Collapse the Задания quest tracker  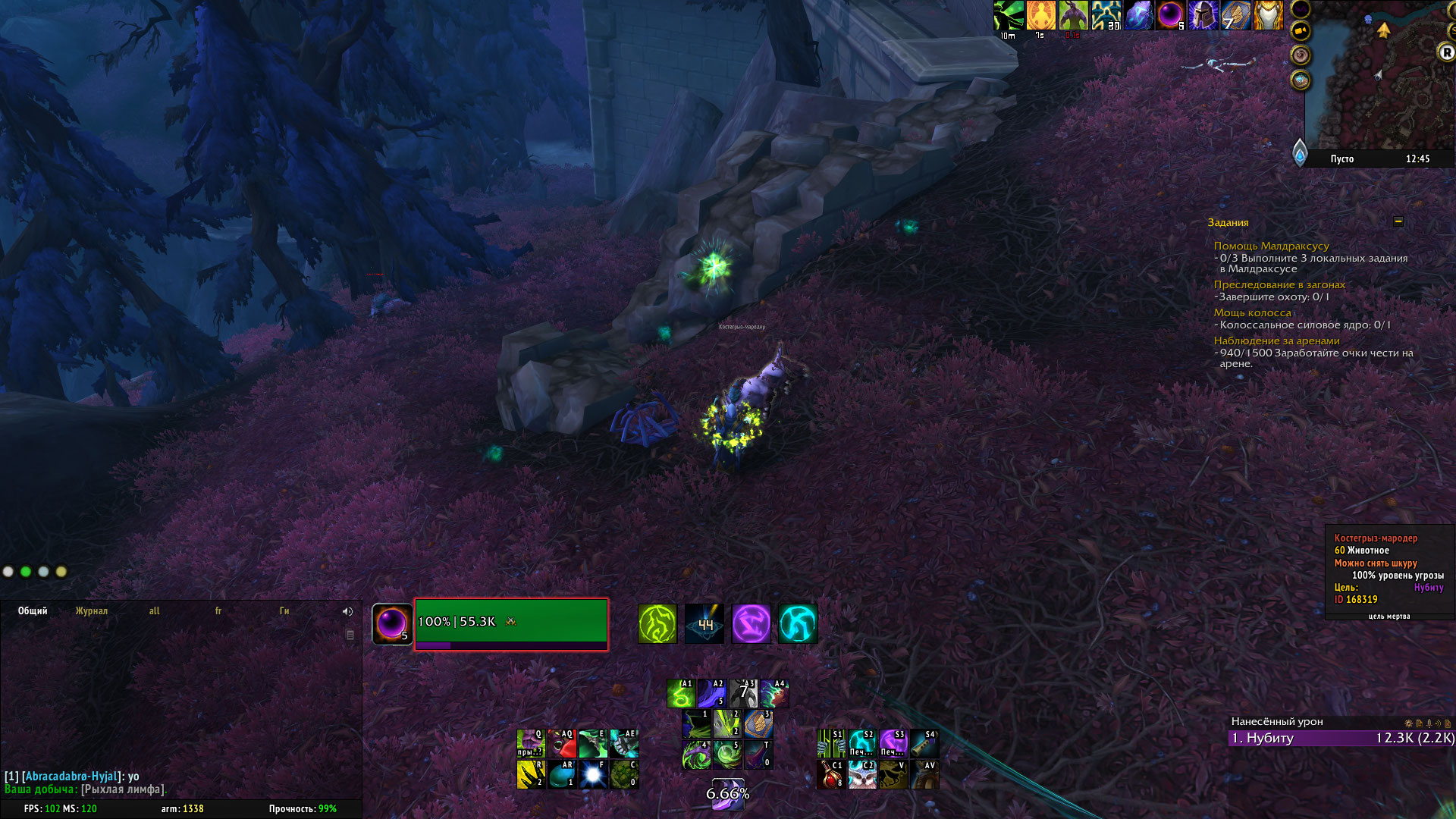tap(1398, 221)
